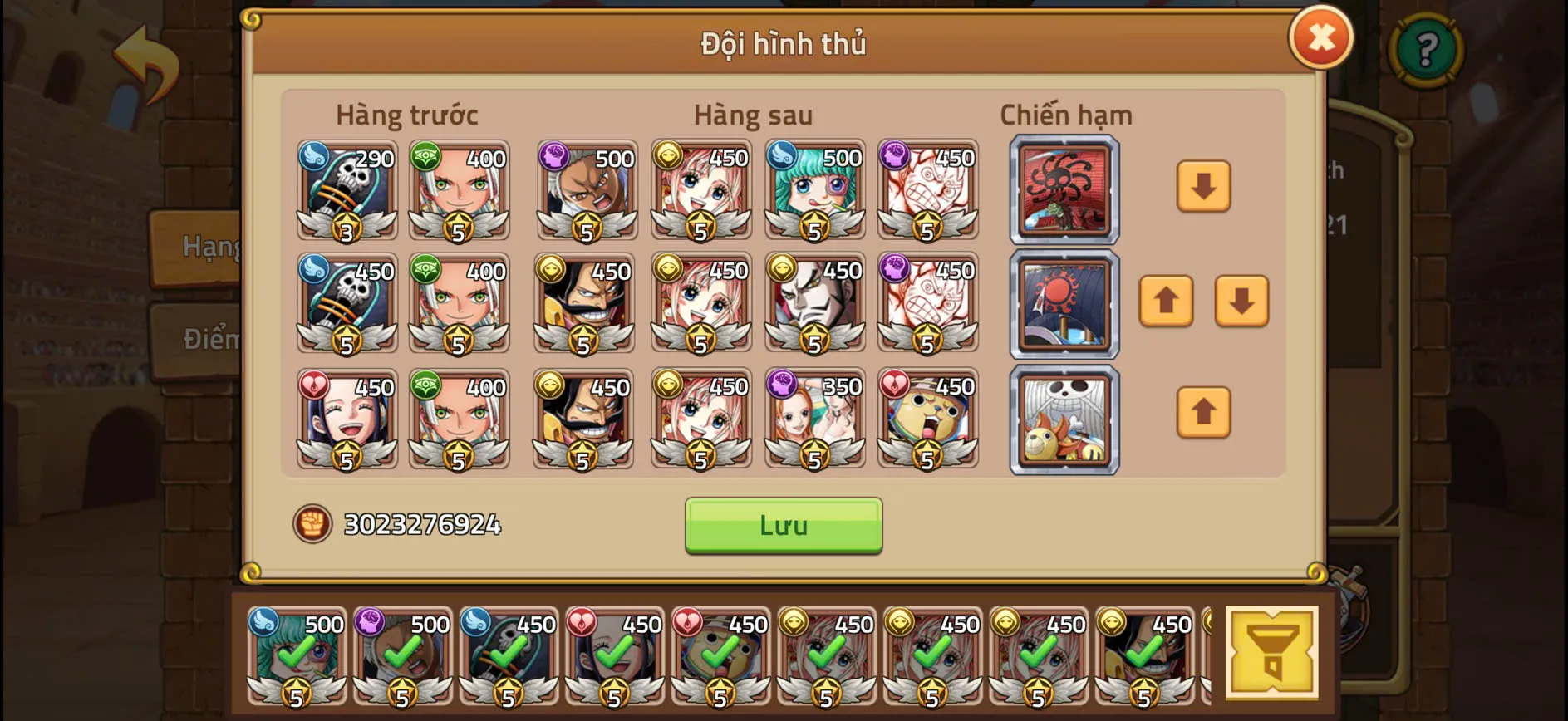Click the purple element icon on the 500 hero
1568x721 pixels.
(x=552, y=156)
